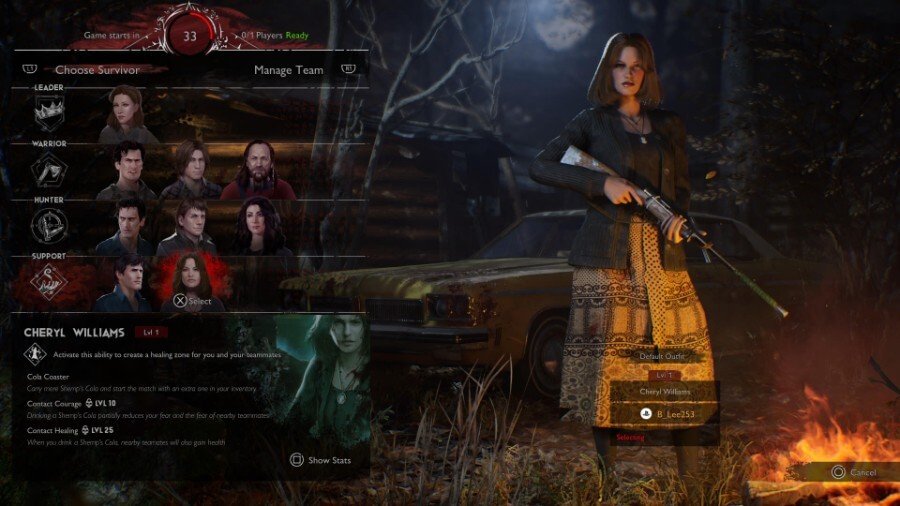Pick the brown-haired Warrior in the plaid shirt
Viewport: 900px width, 506px height.
190,168
